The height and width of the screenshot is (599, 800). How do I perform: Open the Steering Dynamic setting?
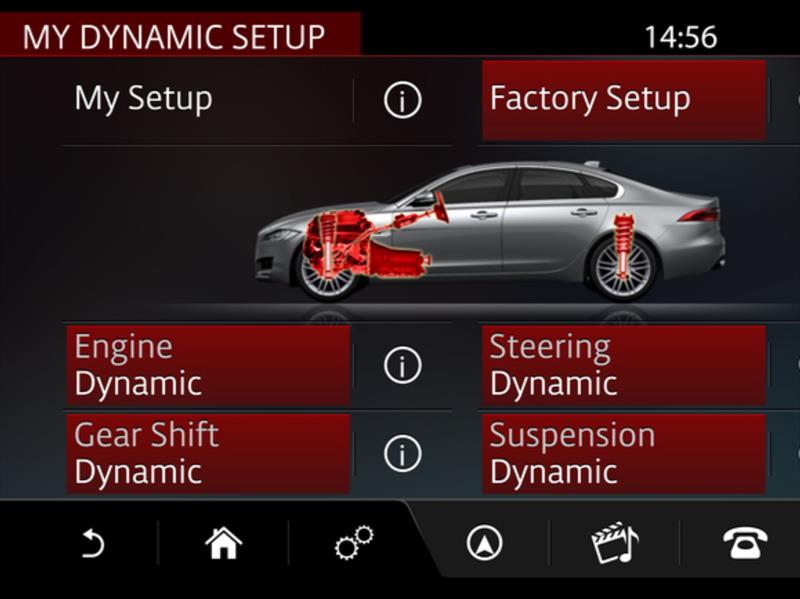click(623, 365)
